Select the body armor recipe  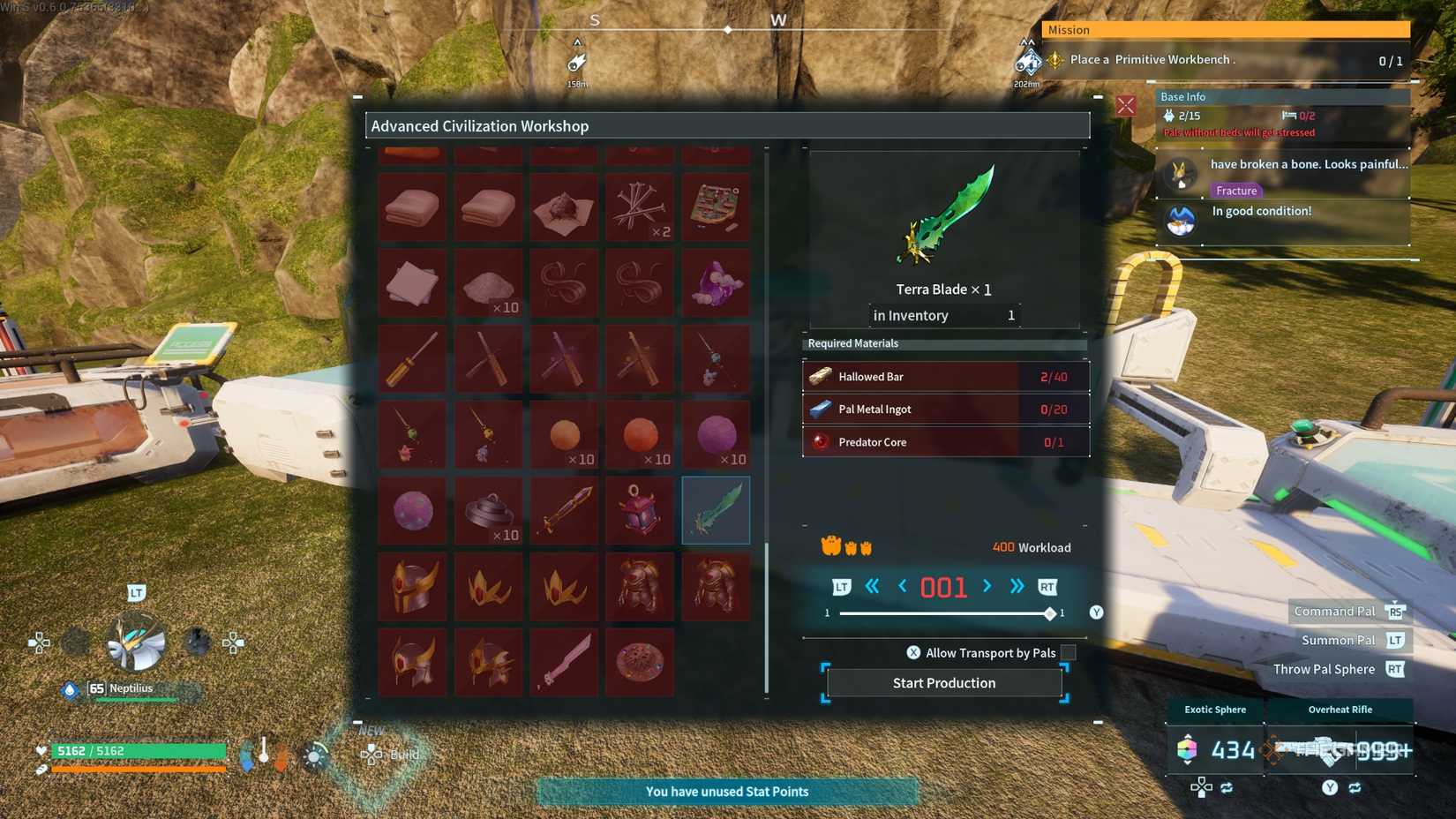point(640,586)
